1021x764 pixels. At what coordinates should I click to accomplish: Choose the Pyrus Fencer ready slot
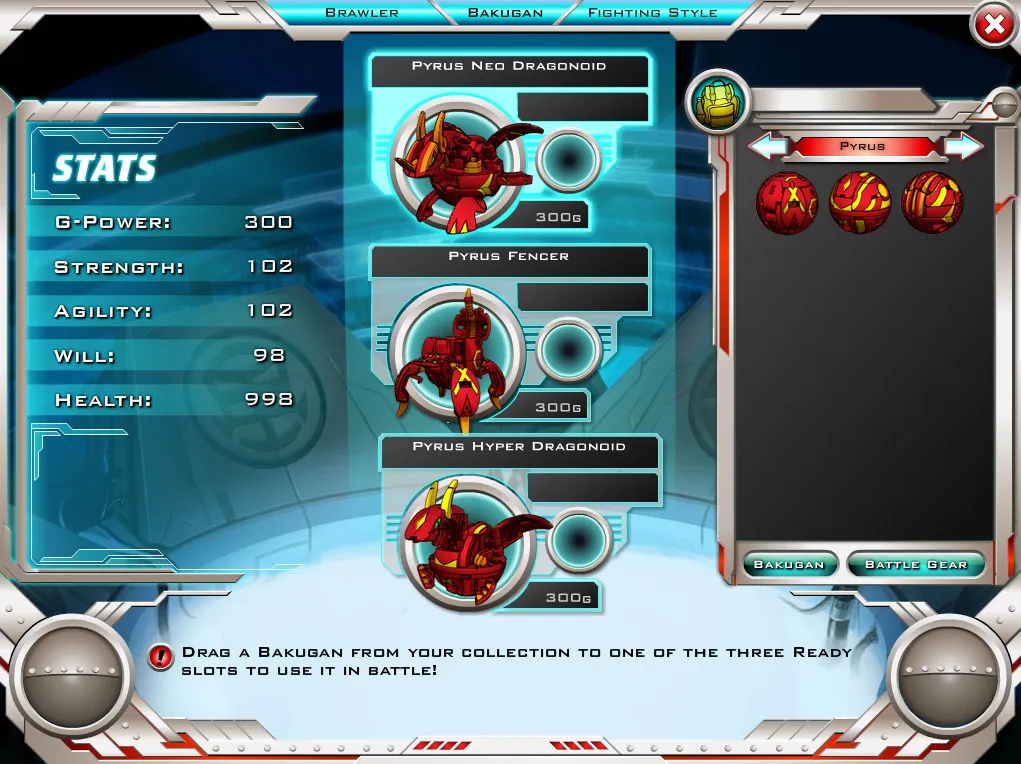tap(457, 350)
